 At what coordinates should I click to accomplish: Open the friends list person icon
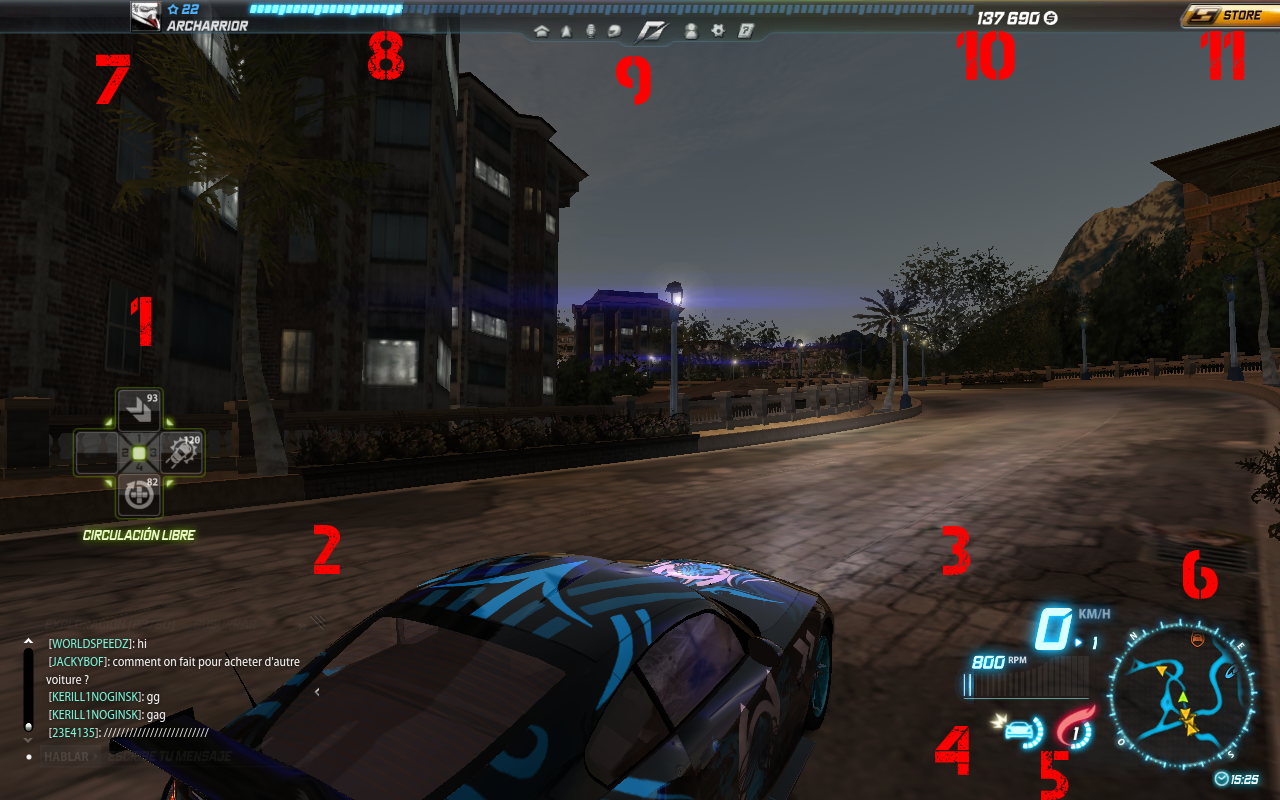pos(693,31)
